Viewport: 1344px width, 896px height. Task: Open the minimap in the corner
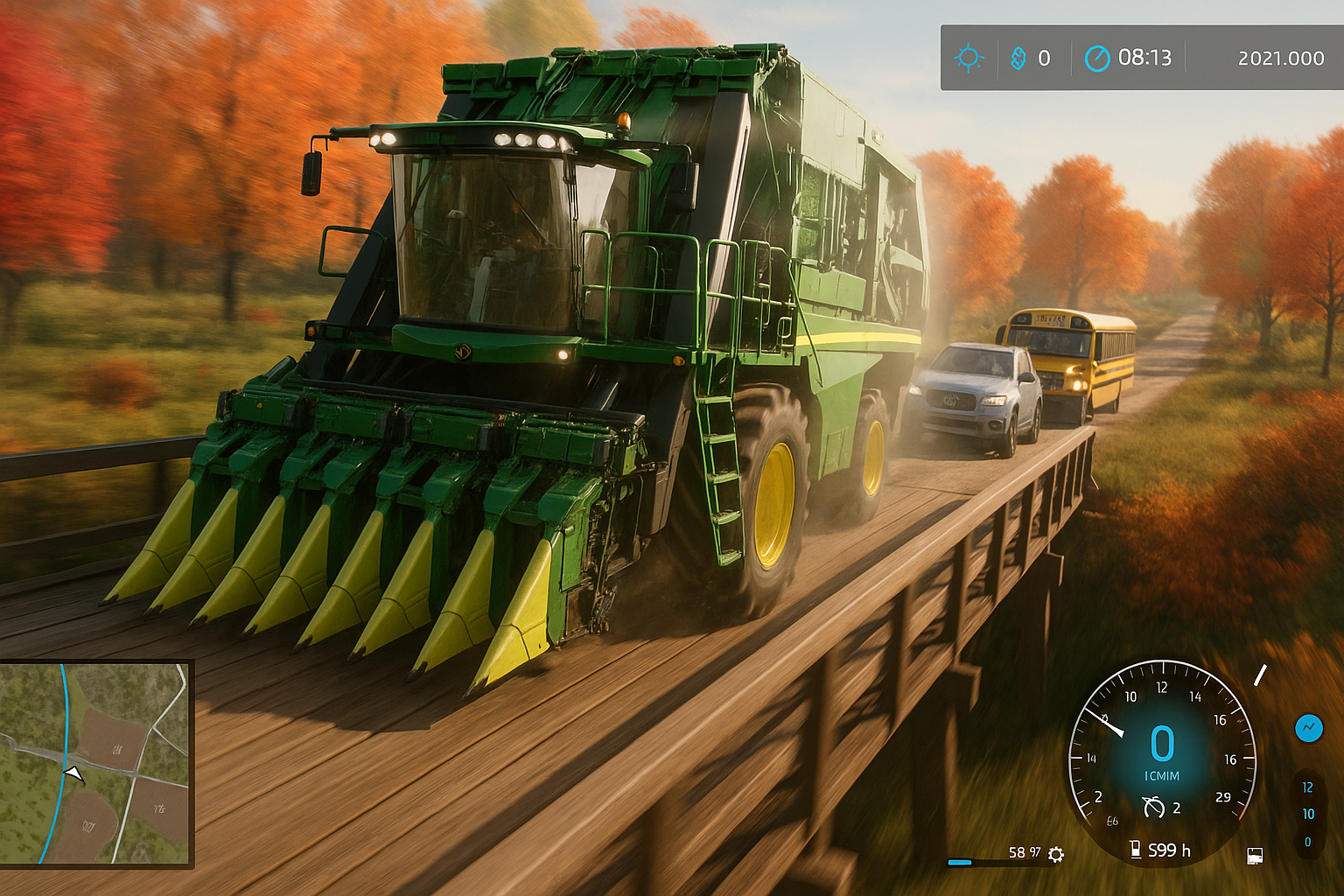[x=94, y=763]
